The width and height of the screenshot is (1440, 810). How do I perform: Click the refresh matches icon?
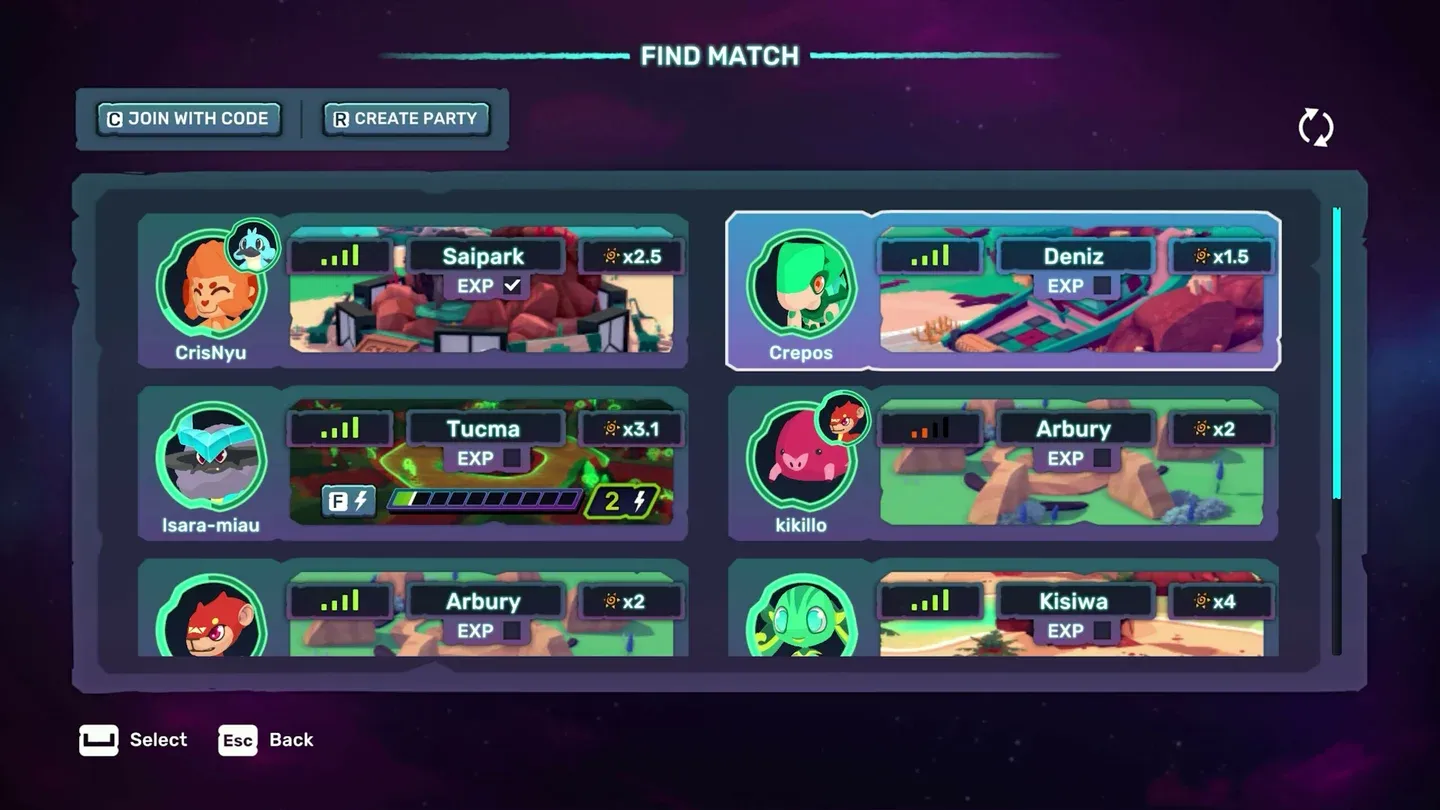coord(1316,128)
